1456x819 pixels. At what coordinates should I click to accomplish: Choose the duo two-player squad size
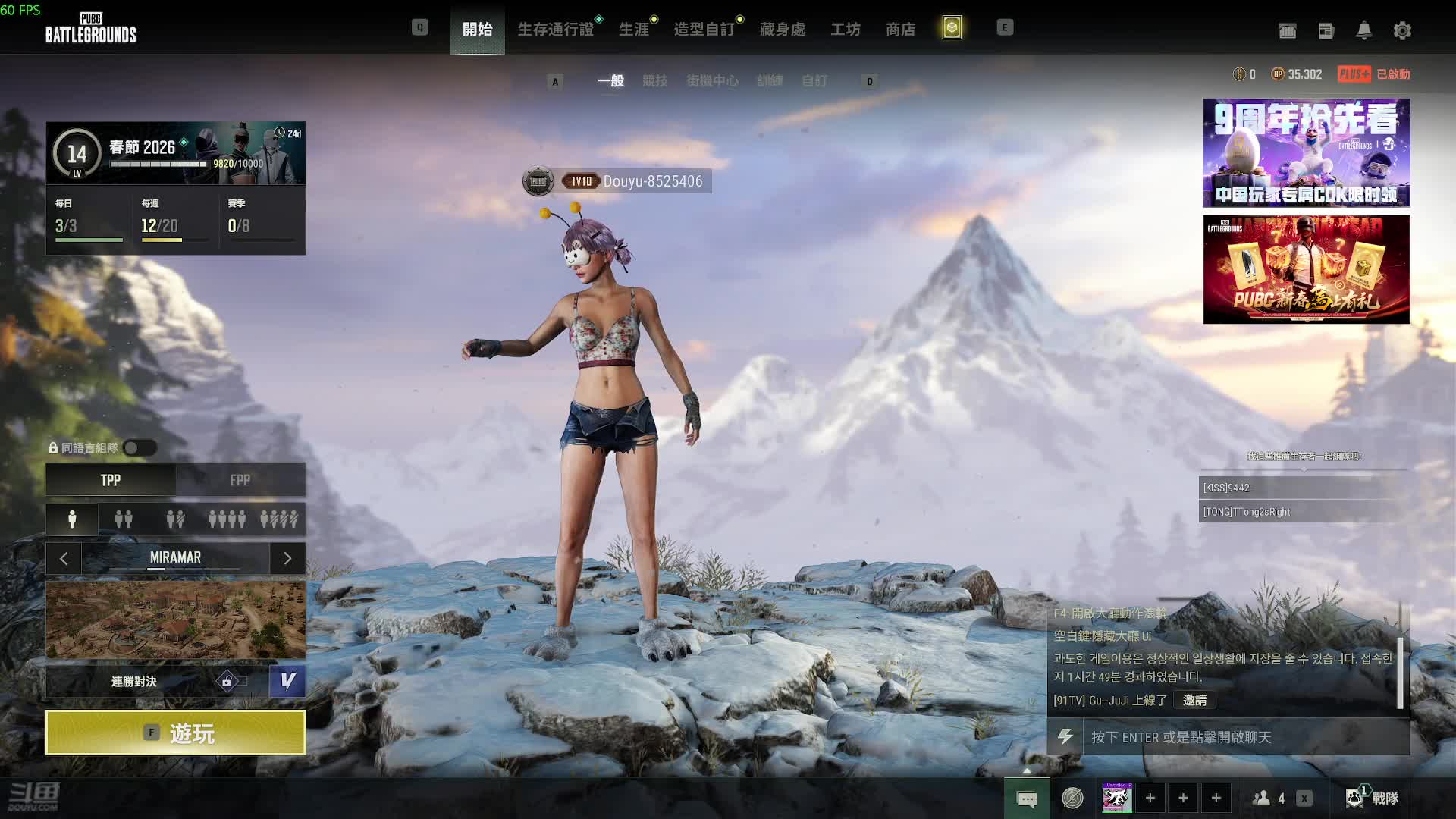coord(124,519)
